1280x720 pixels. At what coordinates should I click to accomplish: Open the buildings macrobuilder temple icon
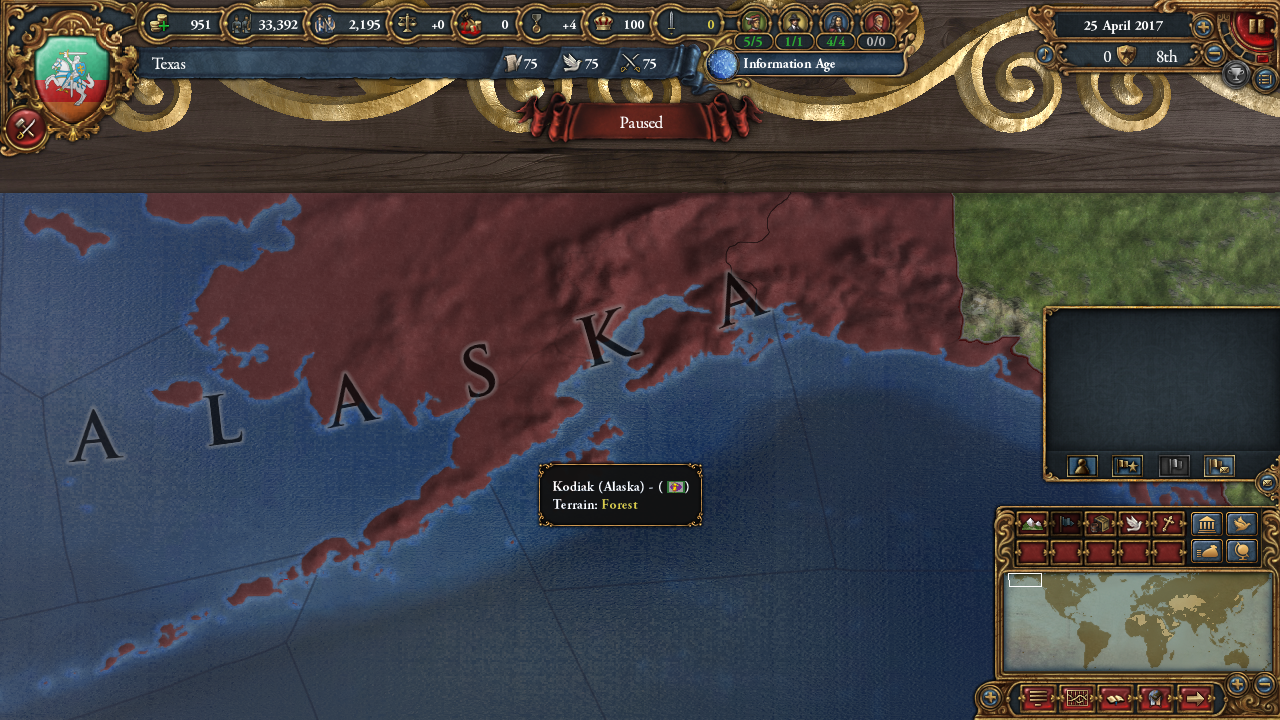pyautogui.click(x=1206, y=523)
